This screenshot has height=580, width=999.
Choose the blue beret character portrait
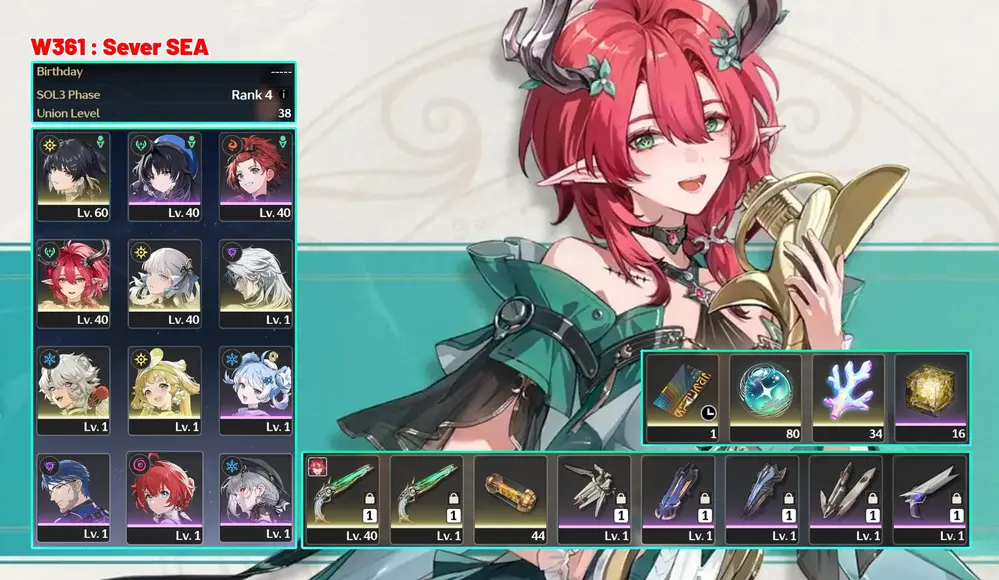point(165,176)
